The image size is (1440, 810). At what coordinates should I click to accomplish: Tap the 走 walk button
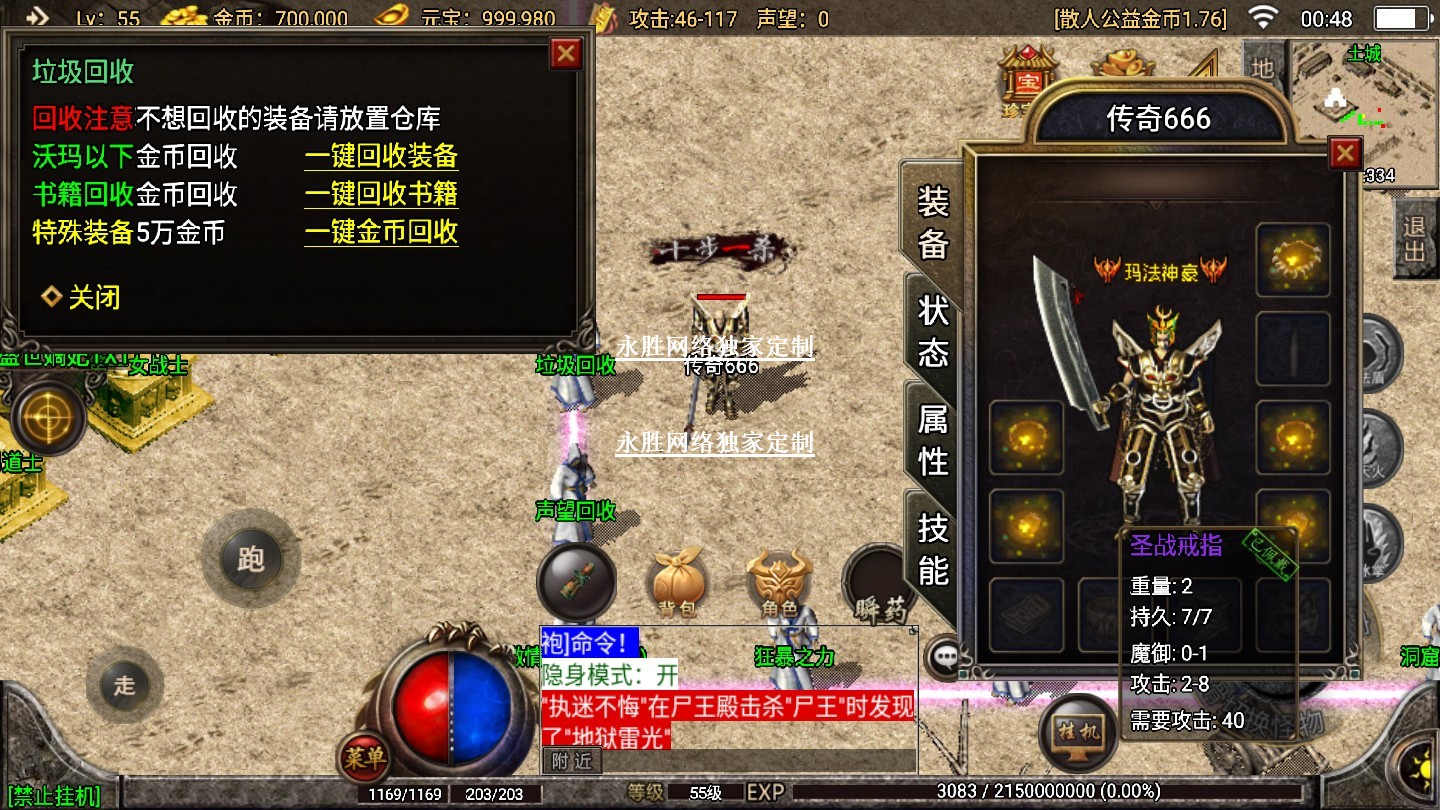(x=124, y=685)
